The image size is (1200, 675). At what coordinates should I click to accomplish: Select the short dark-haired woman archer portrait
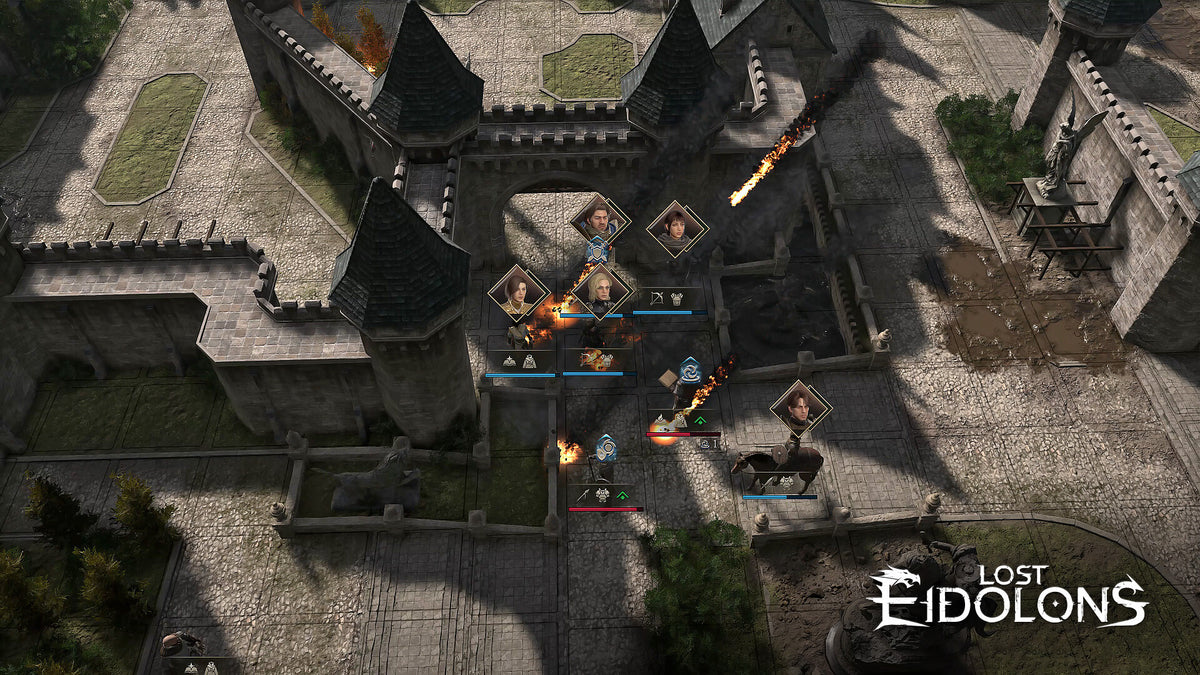pyautogui.click(x=676, y=228)
